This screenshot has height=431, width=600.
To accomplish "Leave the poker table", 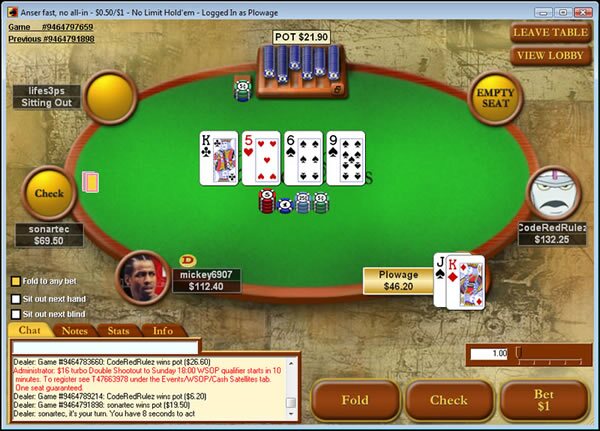I will coord(550,32).
